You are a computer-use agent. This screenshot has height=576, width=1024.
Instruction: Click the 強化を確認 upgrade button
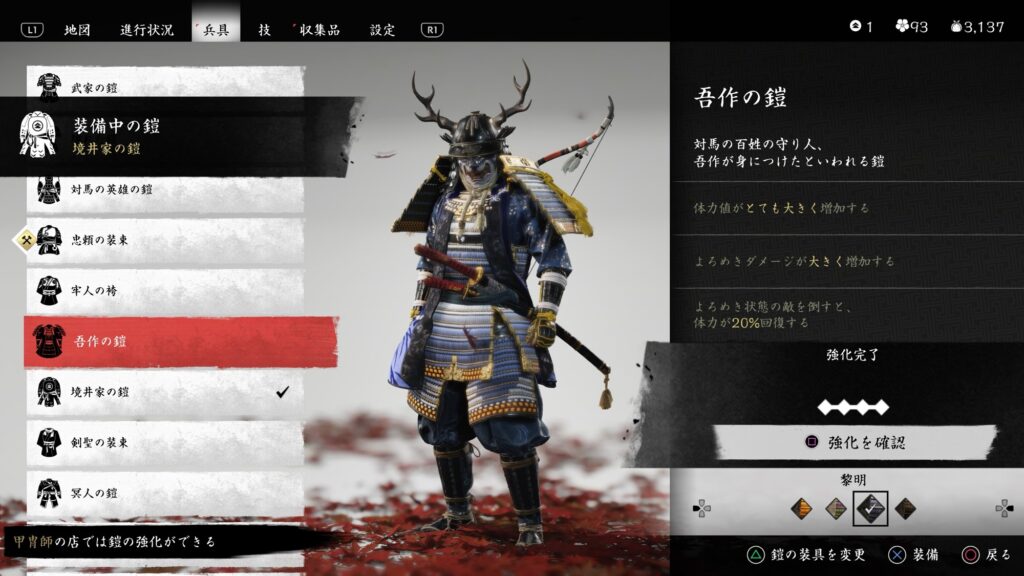point(855,442)
